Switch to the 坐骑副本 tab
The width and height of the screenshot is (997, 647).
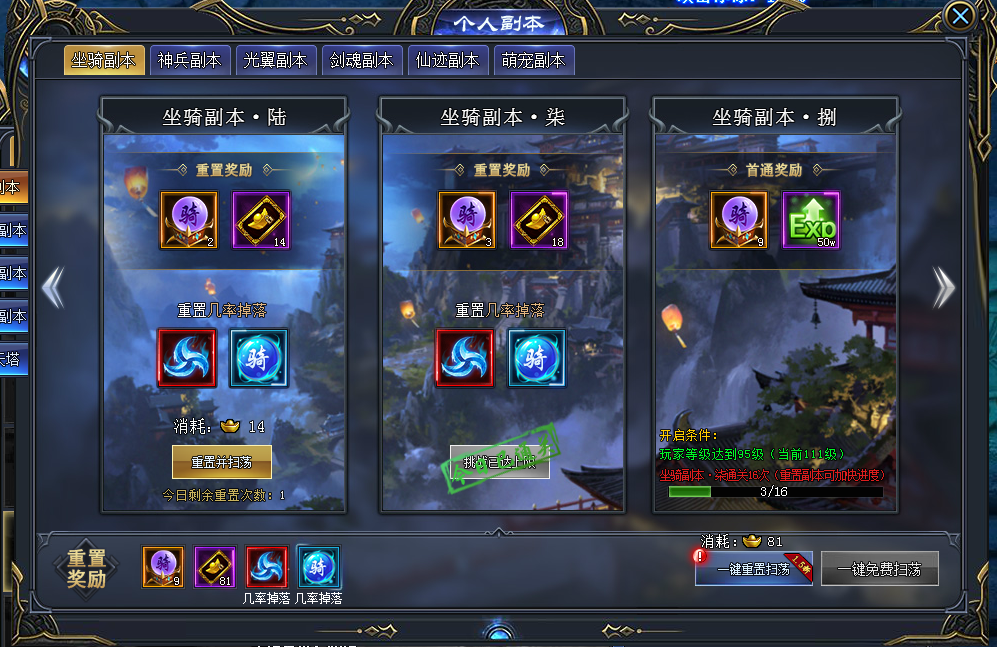[104, 60]
